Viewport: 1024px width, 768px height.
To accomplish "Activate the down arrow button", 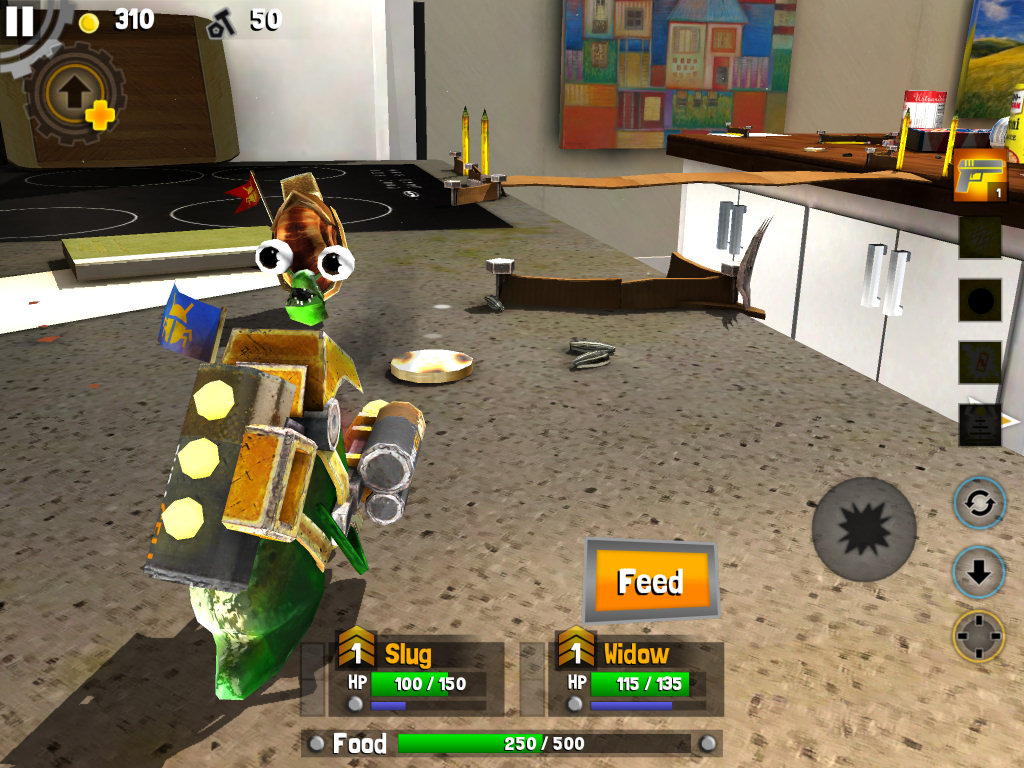I will click(x=978, y=572).
